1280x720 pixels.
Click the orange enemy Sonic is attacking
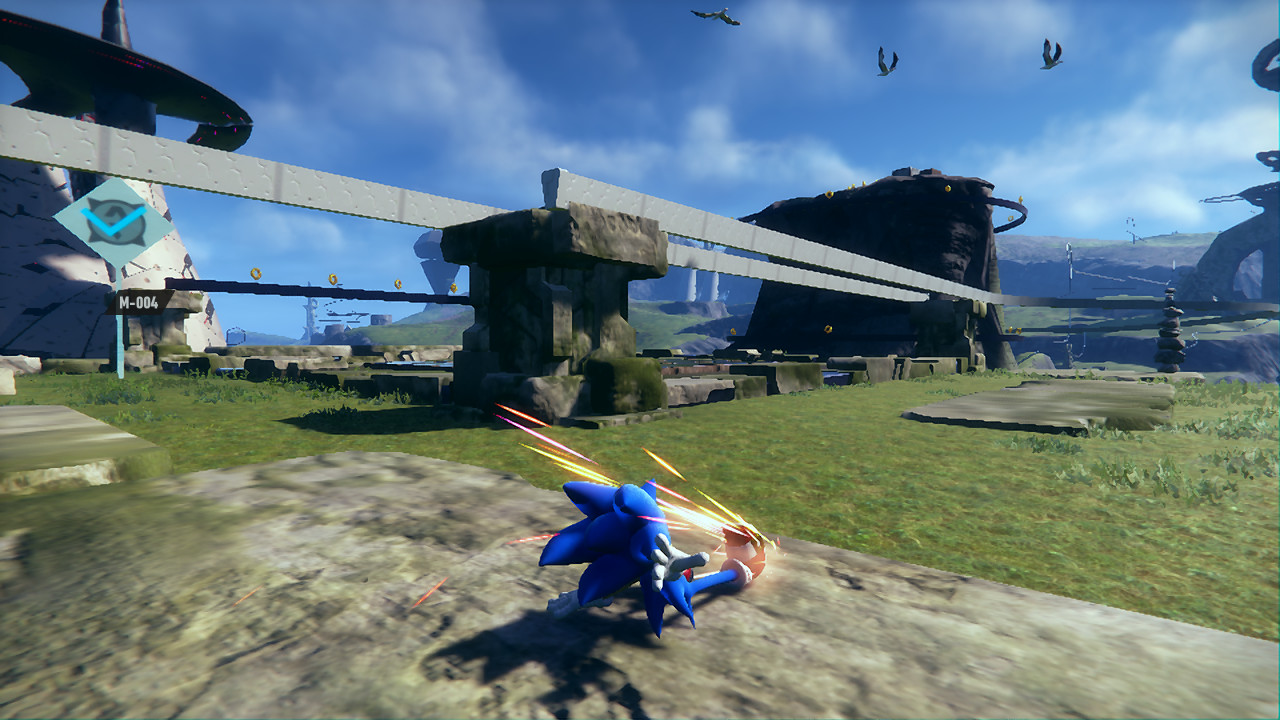click(x=742, y=552)
